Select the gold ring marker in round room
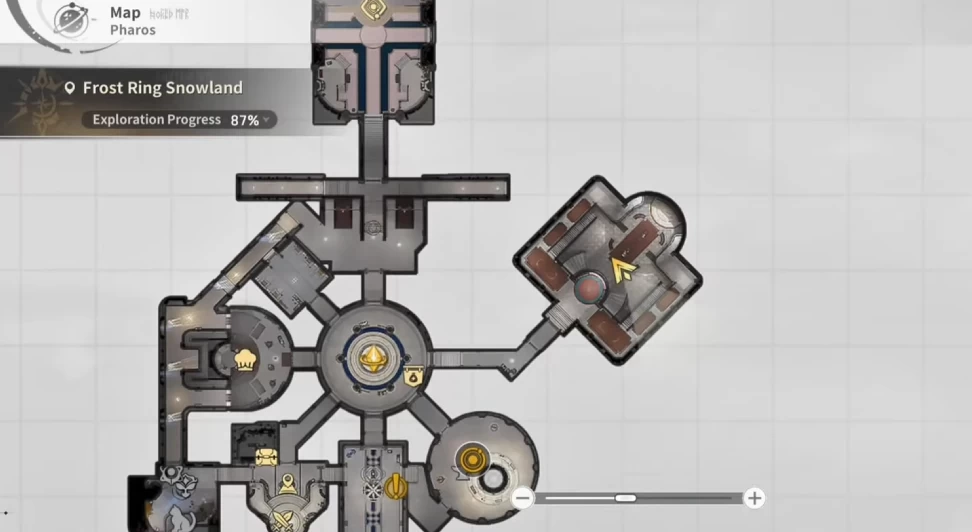972x532 pixels. [x=470, y=461]
